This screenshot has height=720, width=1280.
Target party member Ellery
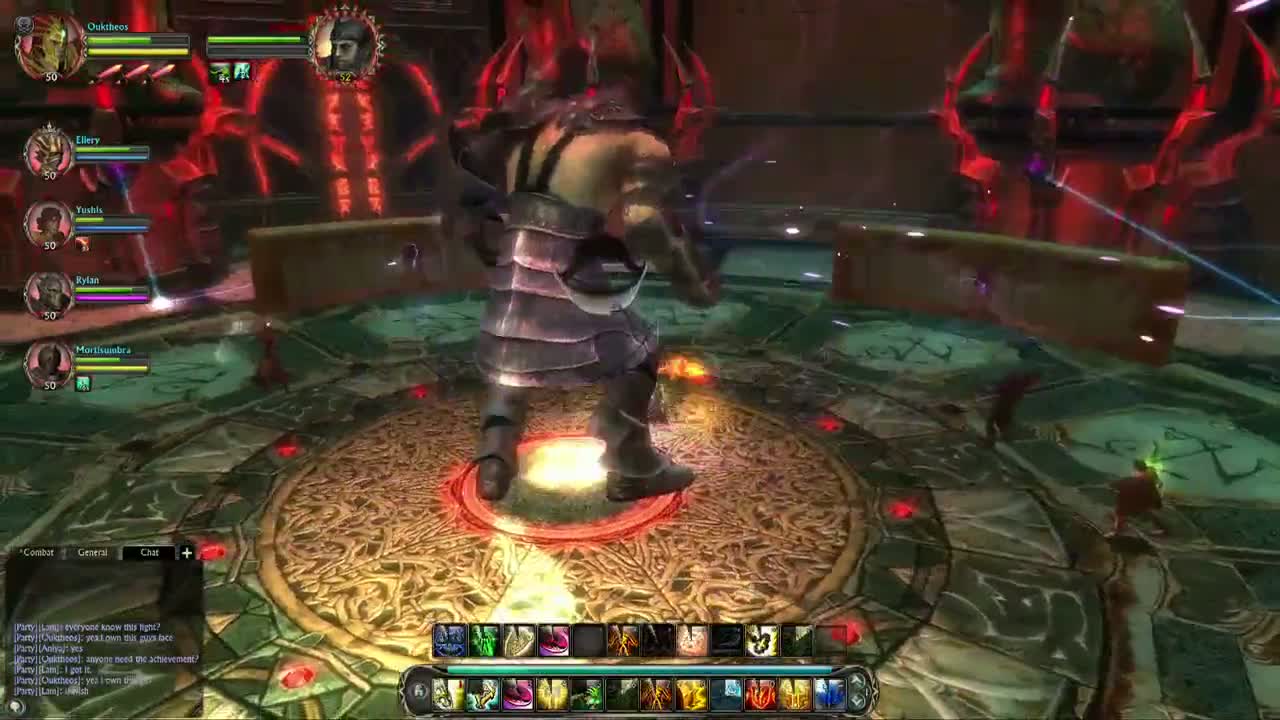[x=48, y=153]
